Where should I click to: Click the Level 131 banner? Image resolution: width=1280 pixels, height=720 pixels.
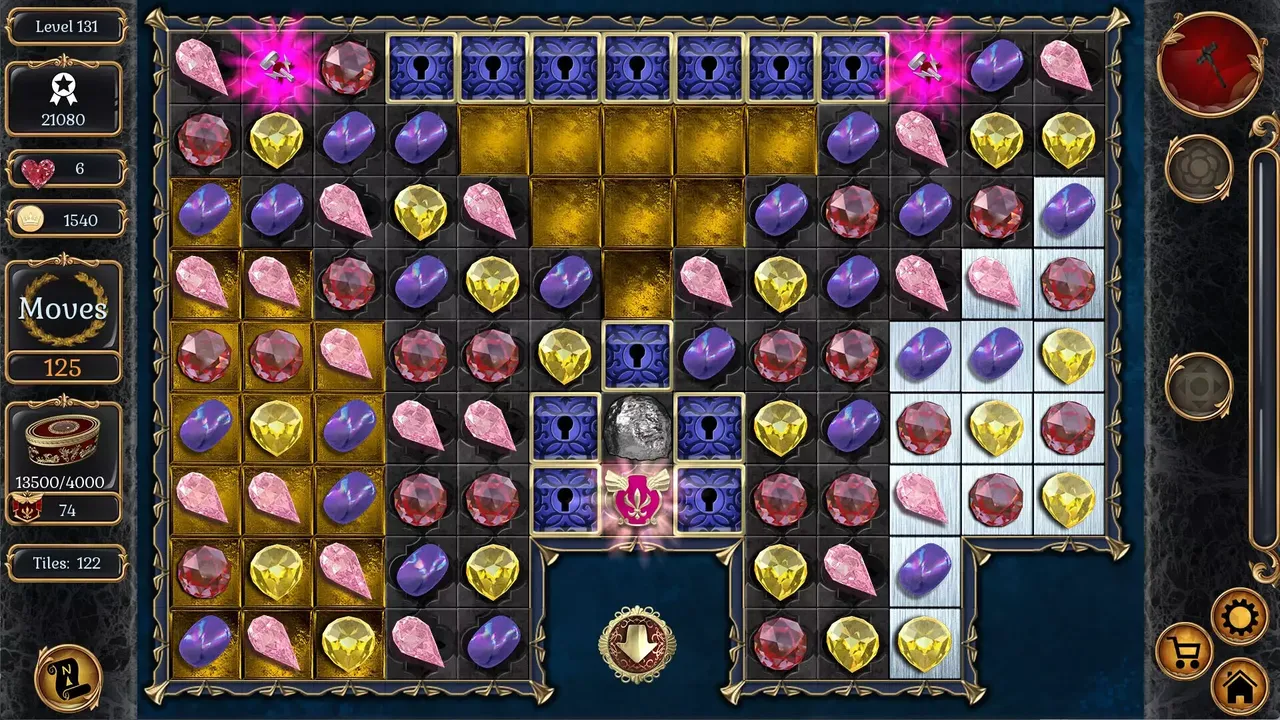click(64, 27)
